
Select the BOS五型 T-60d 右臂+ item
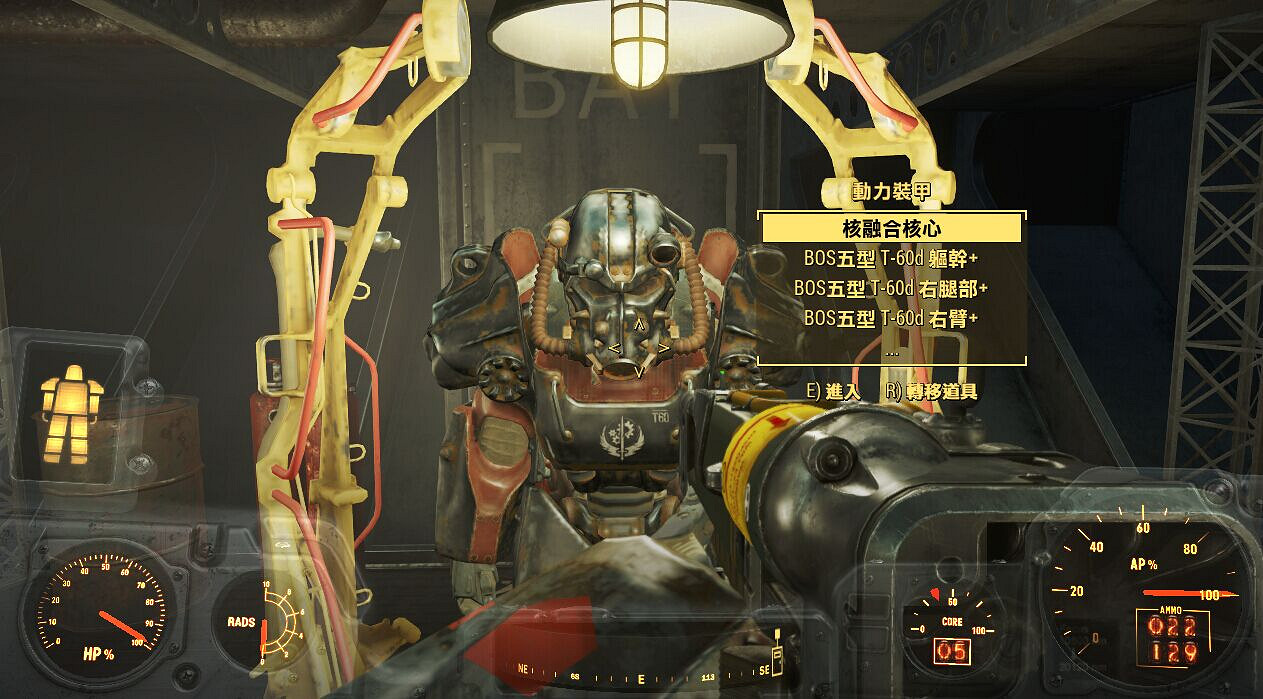[x=891, y=318]
